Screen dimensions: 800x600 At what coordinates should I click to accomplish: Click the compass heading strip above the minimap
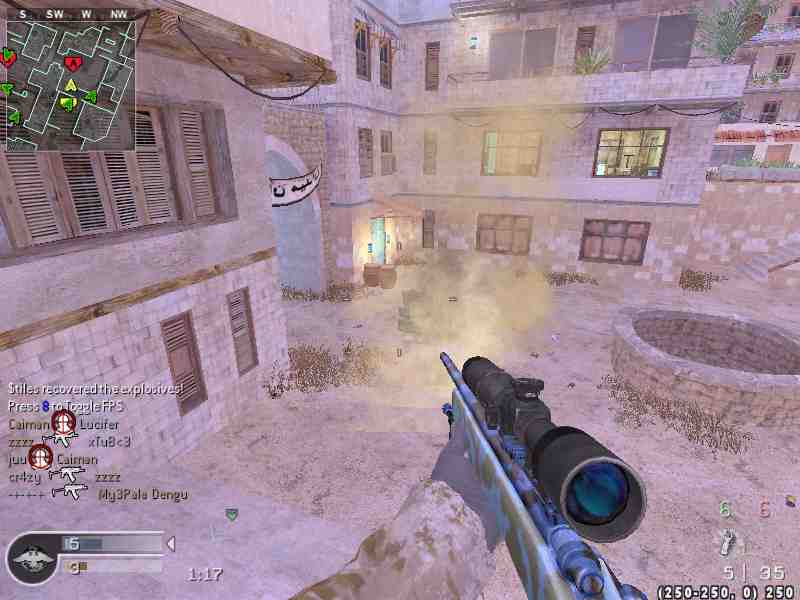pyautogui.click(x=69, y=14)
